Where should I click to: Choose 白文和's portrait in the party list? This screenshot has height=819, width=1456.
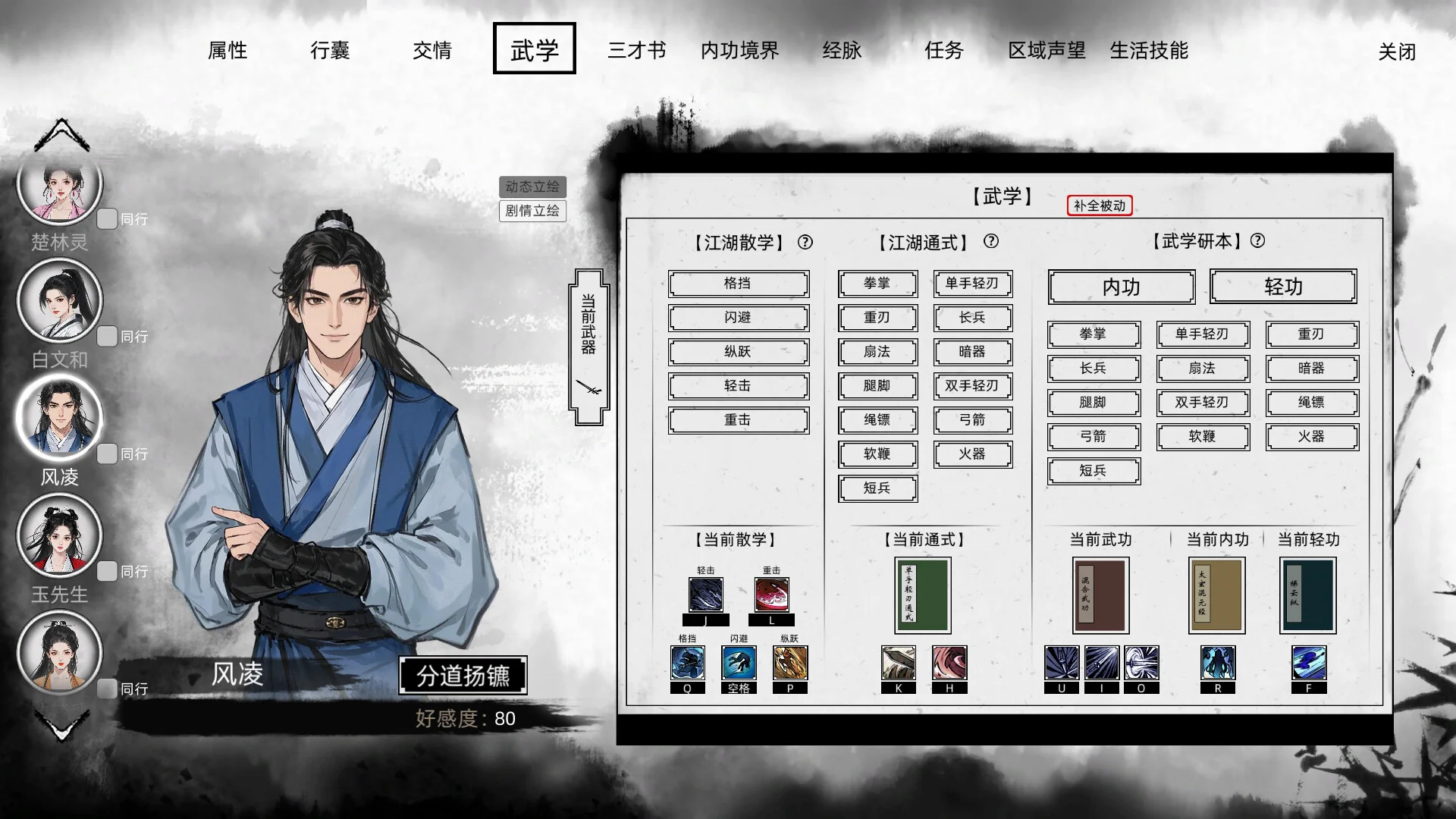coord(59,300)
